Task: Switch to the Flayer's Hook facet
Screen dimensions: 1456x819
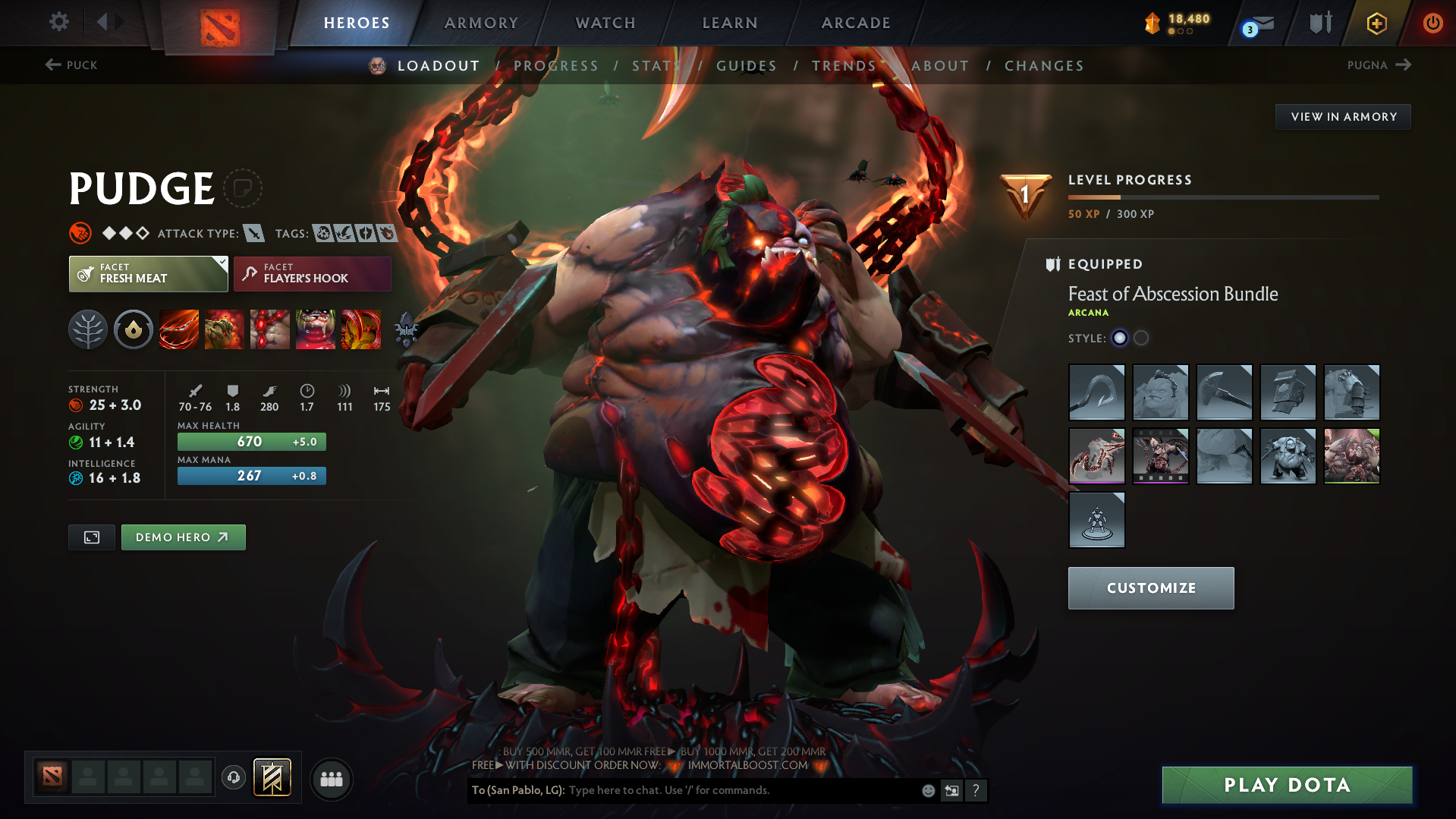Action: point(312,273)
